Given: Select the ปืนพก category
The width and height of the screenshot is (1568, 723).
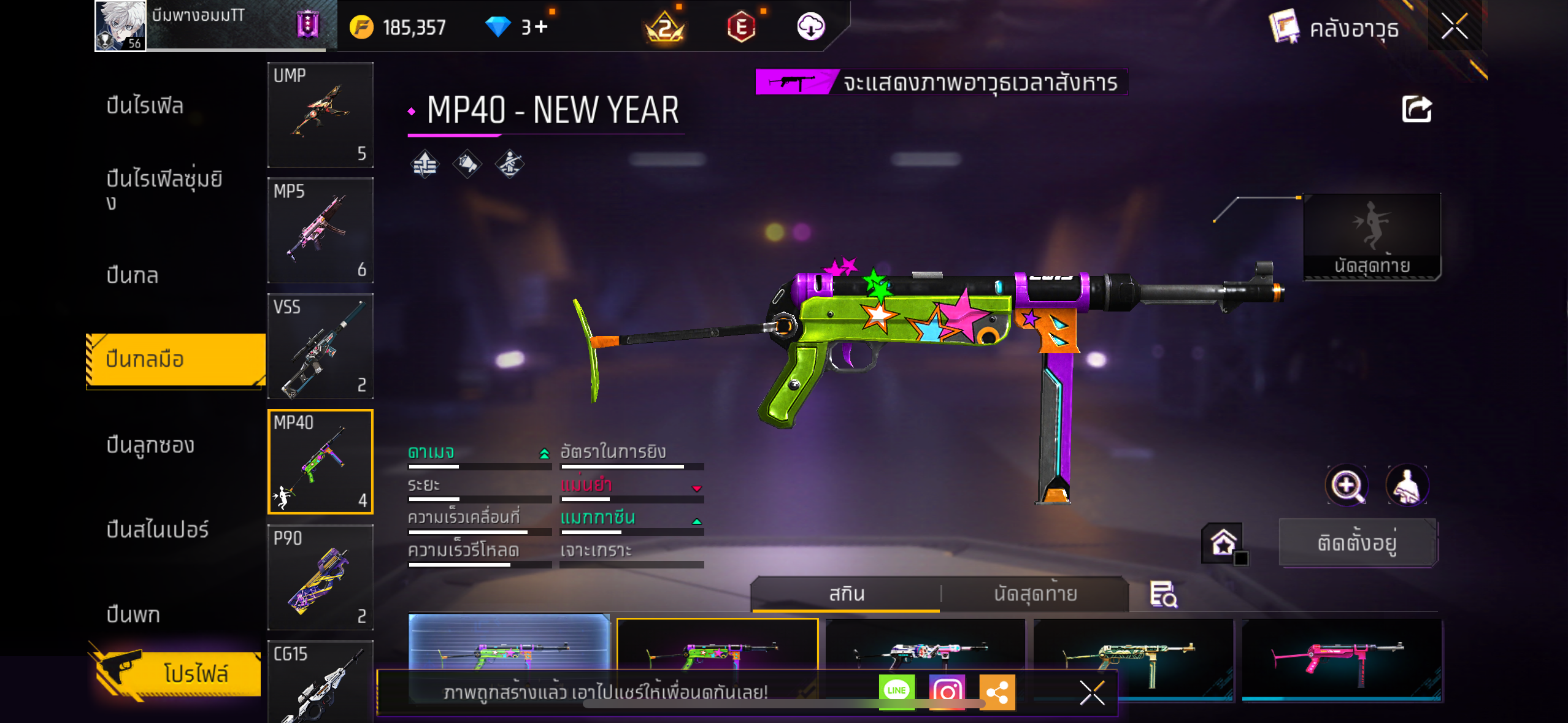Looking at the screenshot, I should coord(133,614).
